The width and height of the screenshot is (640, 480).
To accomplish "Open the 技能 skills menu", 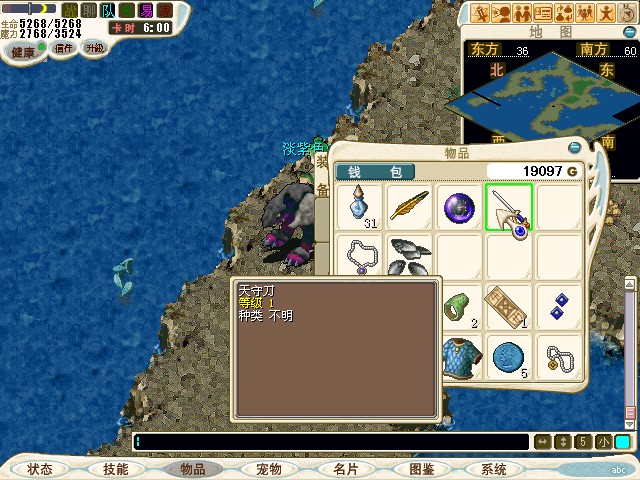I will [x=115, y=468].
